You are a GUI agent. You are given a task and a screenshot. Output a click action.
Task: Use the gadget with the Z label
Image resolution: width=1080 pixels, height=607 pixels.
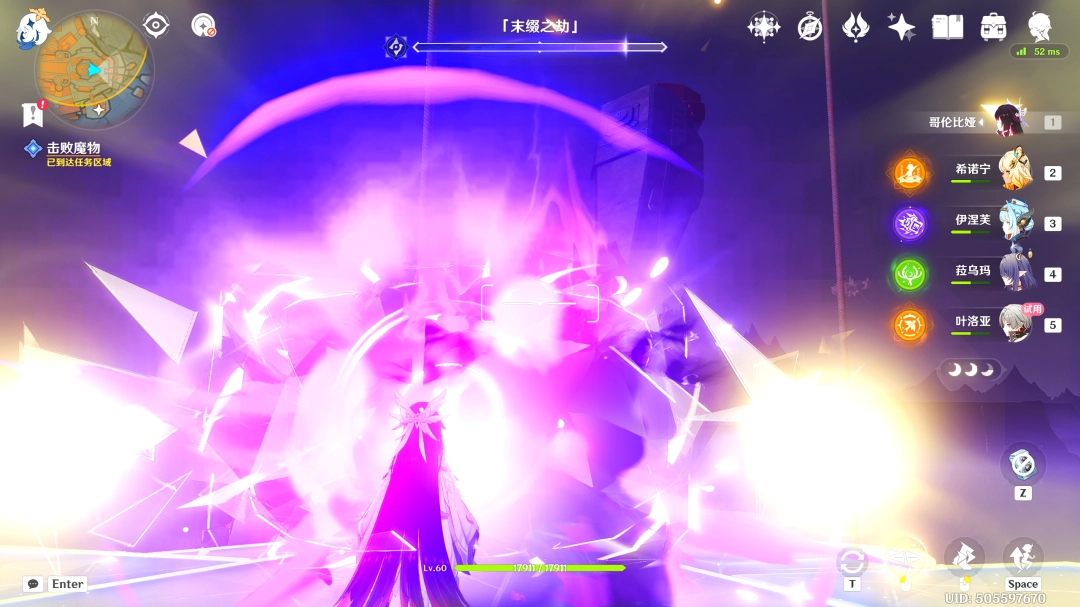[1022, 464]
